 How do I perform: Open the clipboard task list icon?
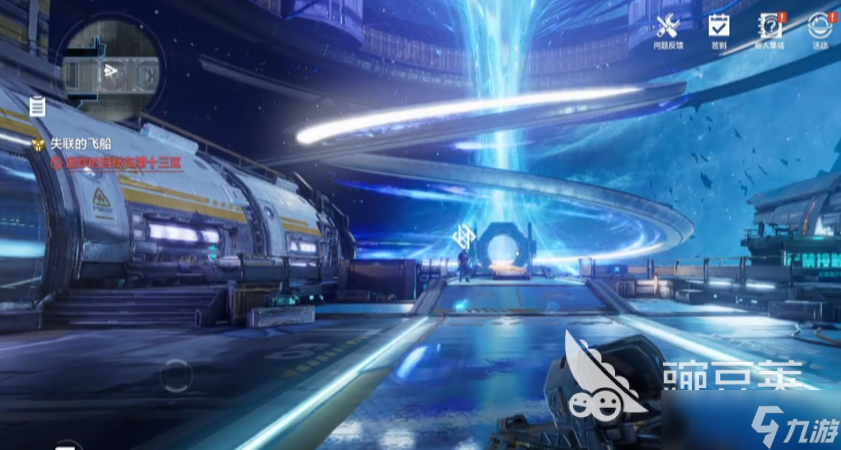37,105
